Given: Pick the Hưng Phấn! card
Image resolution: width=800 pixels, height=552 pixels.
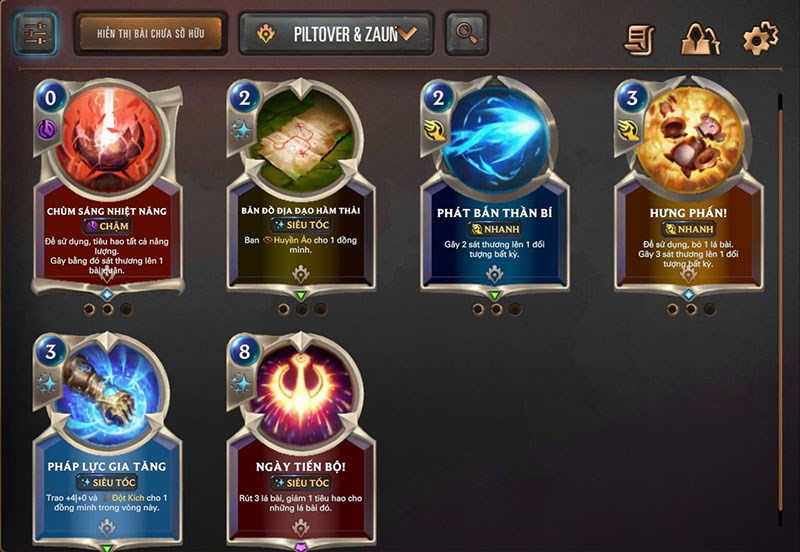Looking at the screenshot, I should [688, 190].
